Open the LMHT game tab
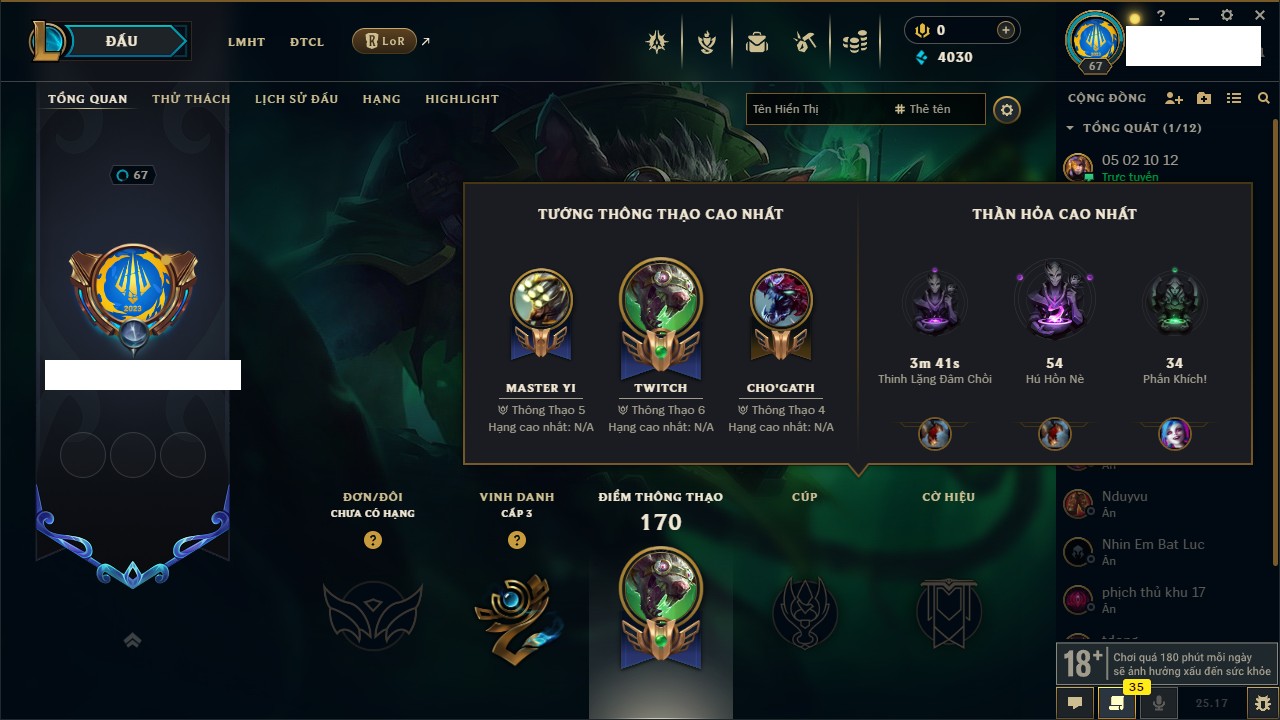The height and width of the screenshot is (720, 1280). coord(246,42)
